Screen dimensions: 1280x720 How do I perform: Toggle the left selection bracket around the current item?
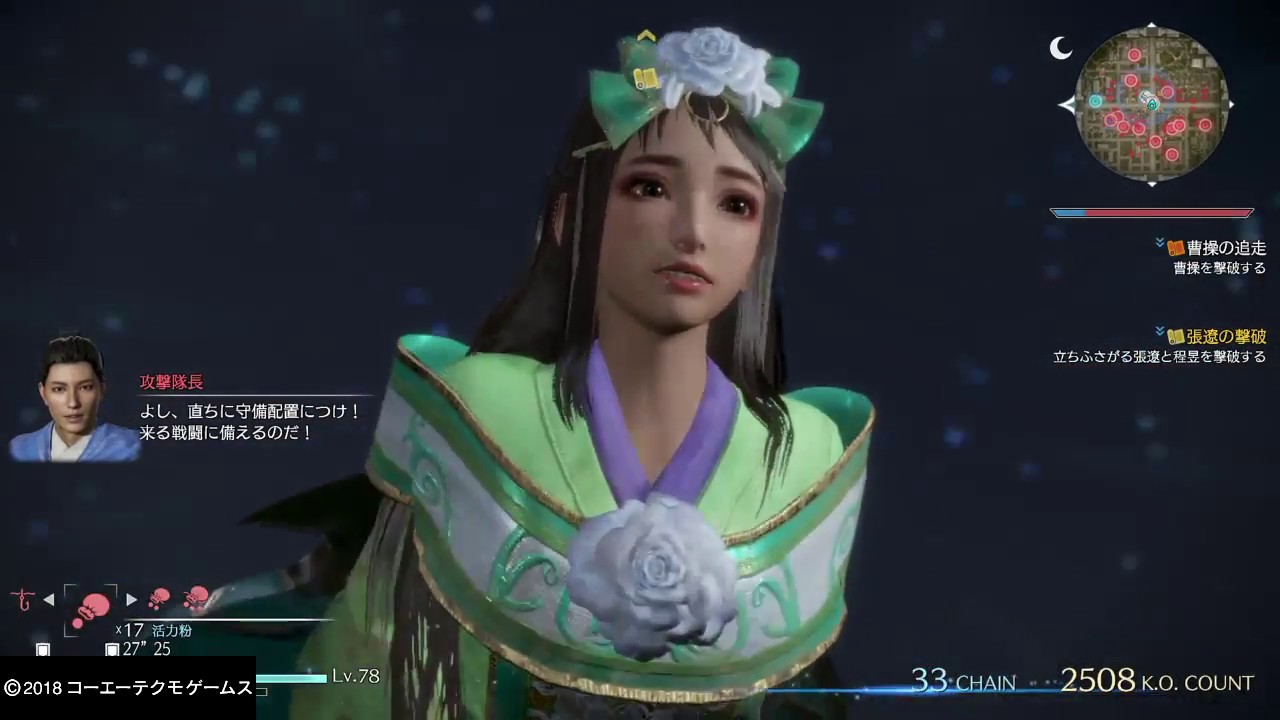tap(65, 611)
